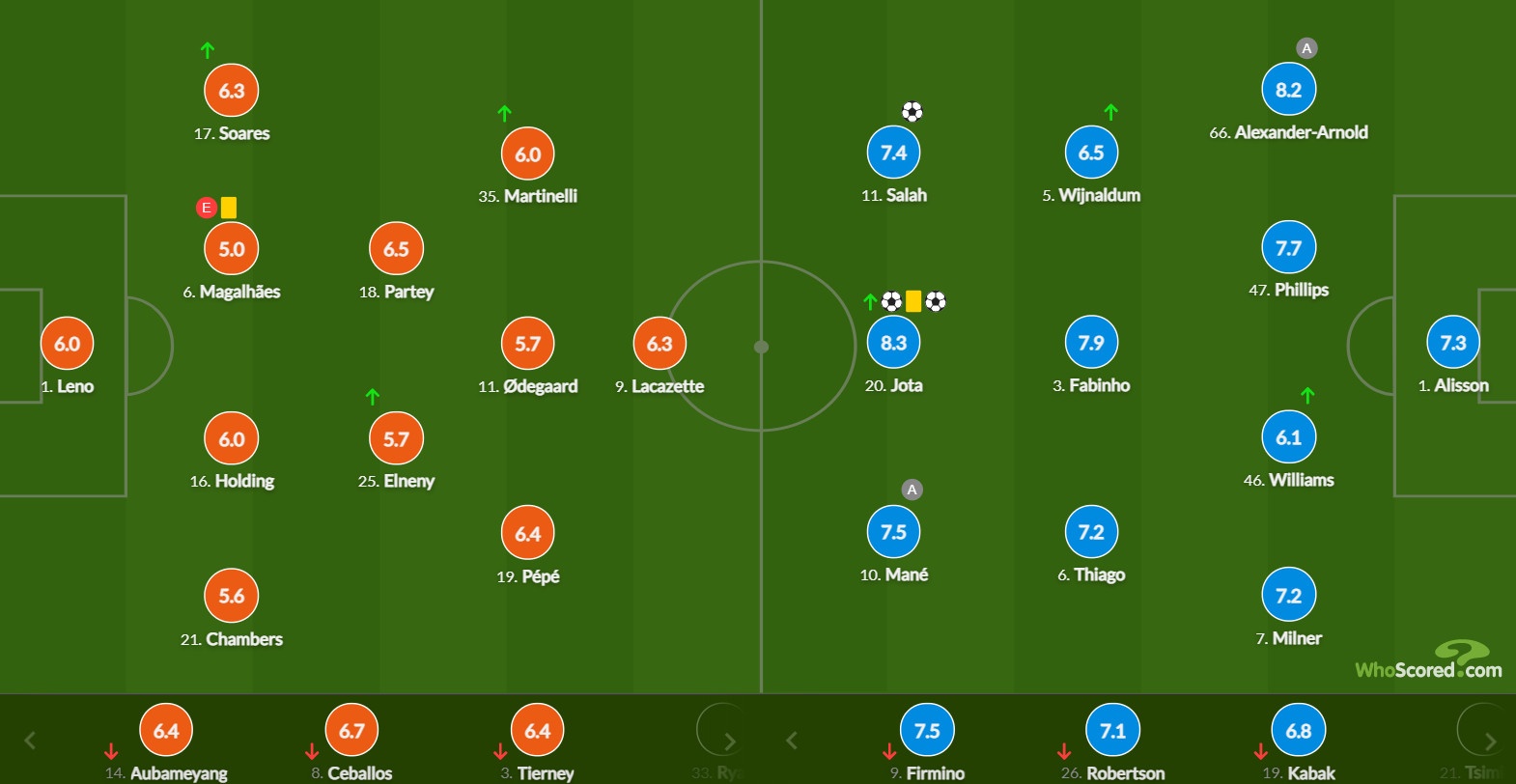Image resolution: width=1516 pixels, height=784 pixels.
Task: Click the goal icon left of Jota's card
Action: click(890, 301)
